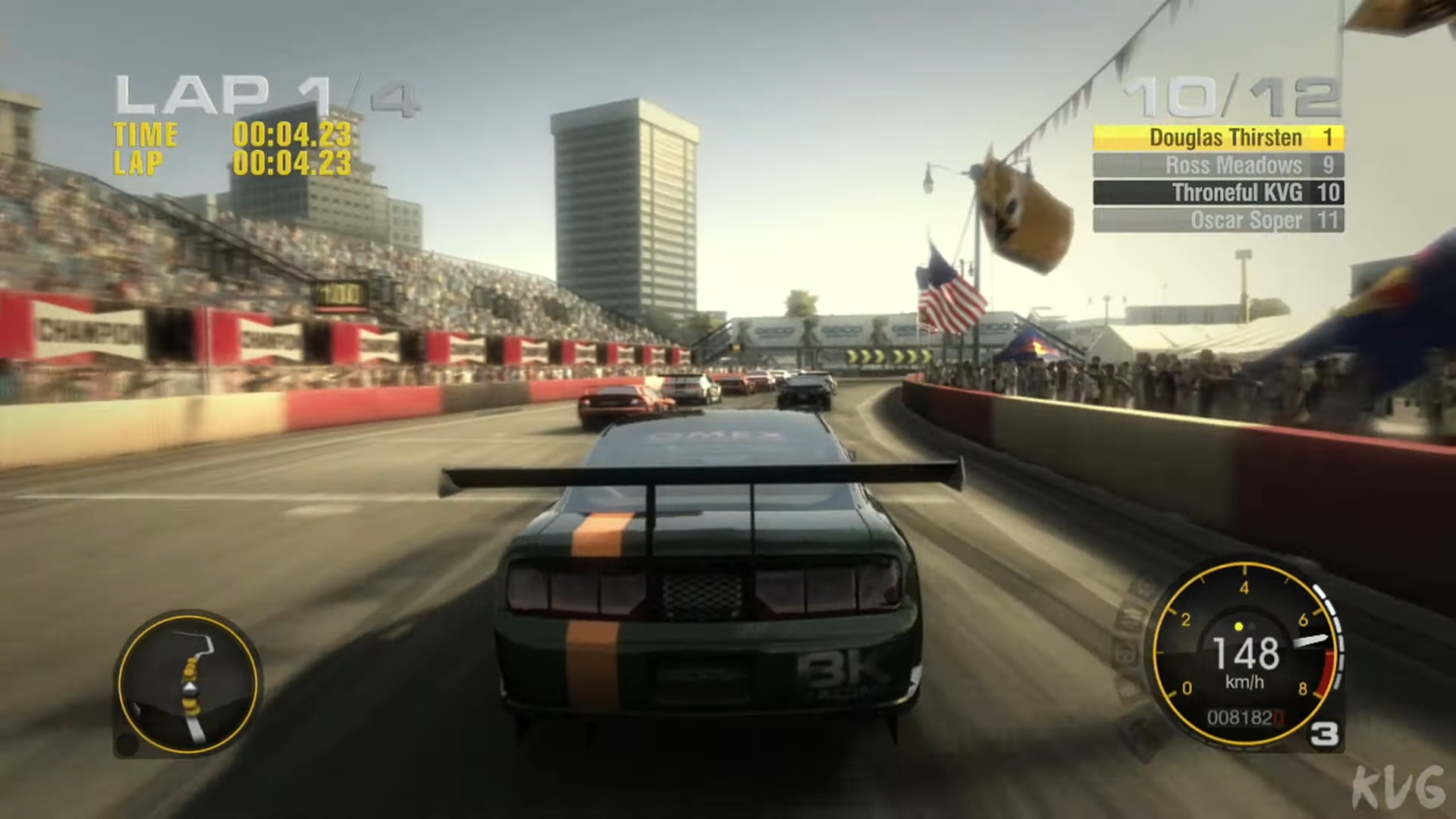1456x819 pixels.
Task: Pick Oscar Soper in the standings
Action: point(1218,220)
